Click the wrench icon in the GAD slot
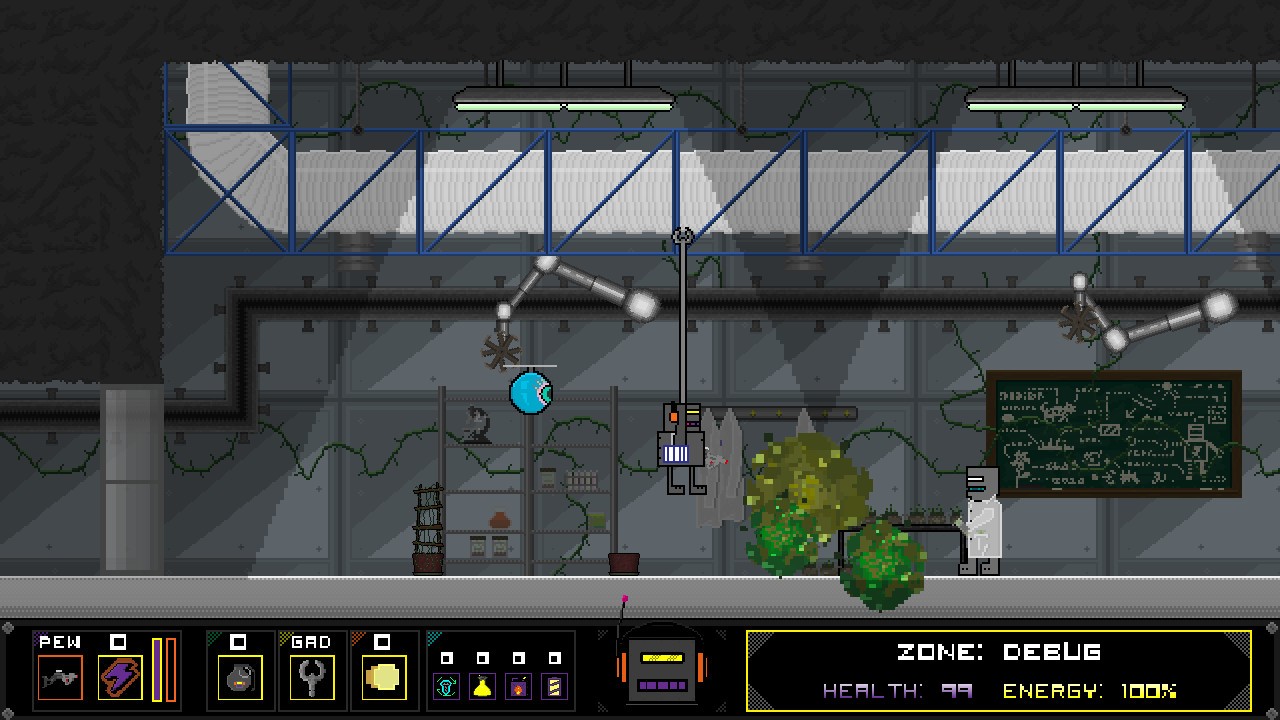1280x720 pixels. pos(312,680)
